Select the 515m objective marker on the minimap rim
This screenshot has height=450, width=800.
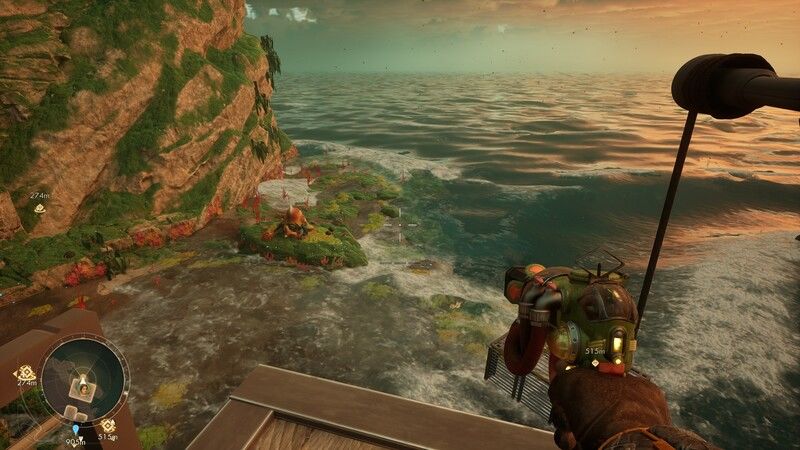(x=107, y=424)
